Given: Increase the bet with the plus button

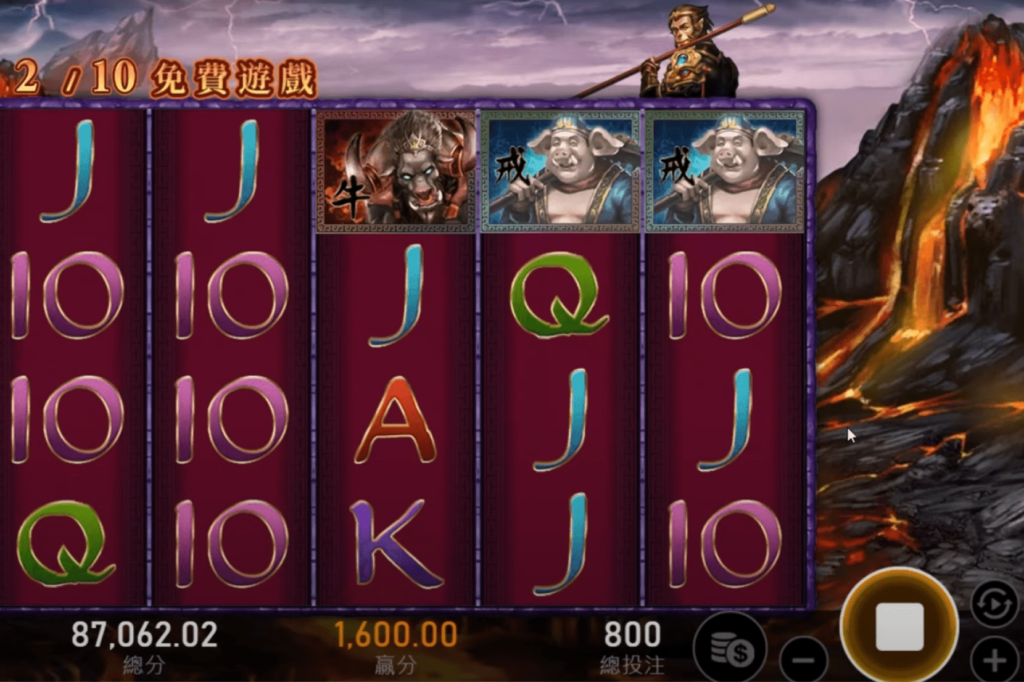Looking at the screenshot, I should 994,660.
